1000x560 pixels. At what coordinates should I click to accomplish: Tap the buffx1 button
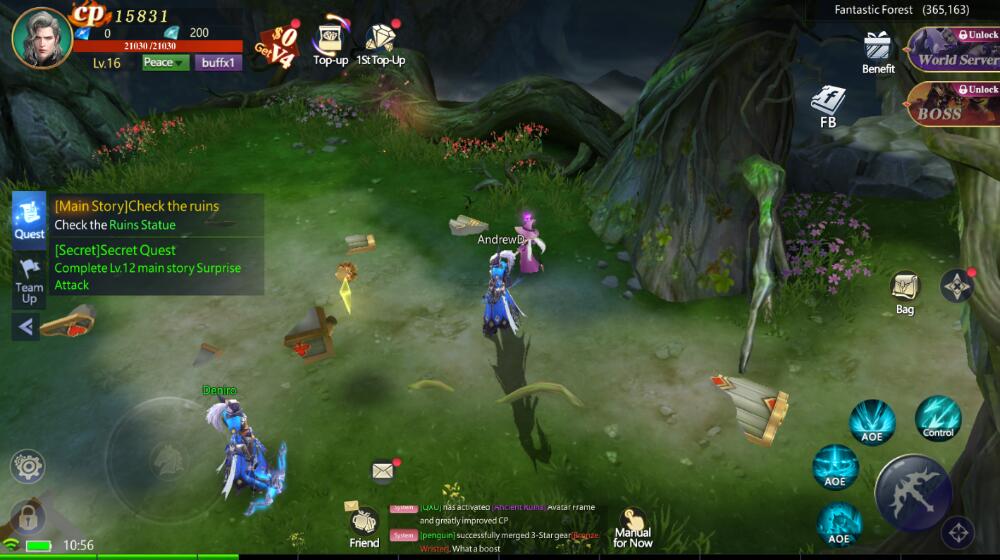coord(218,63)
